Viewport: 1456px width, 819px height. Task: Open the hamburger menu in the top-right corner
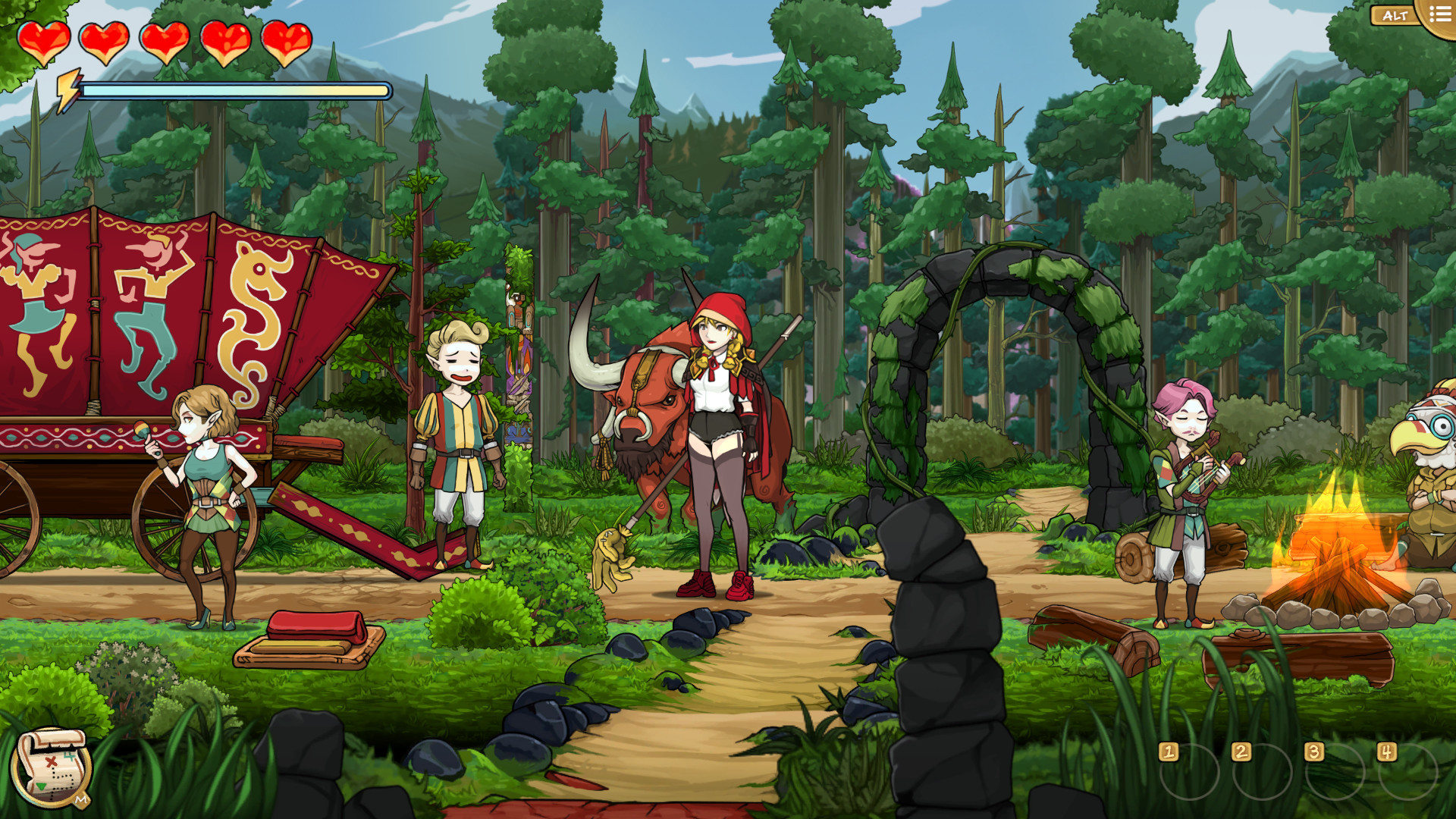1438,13
